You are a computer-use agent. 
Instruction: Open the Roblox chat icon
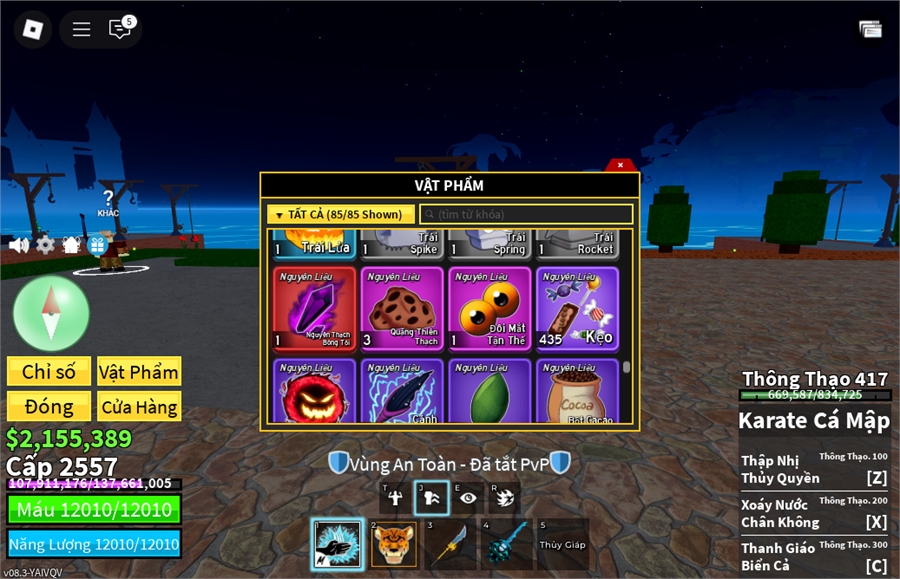click(x=120, y=29)
